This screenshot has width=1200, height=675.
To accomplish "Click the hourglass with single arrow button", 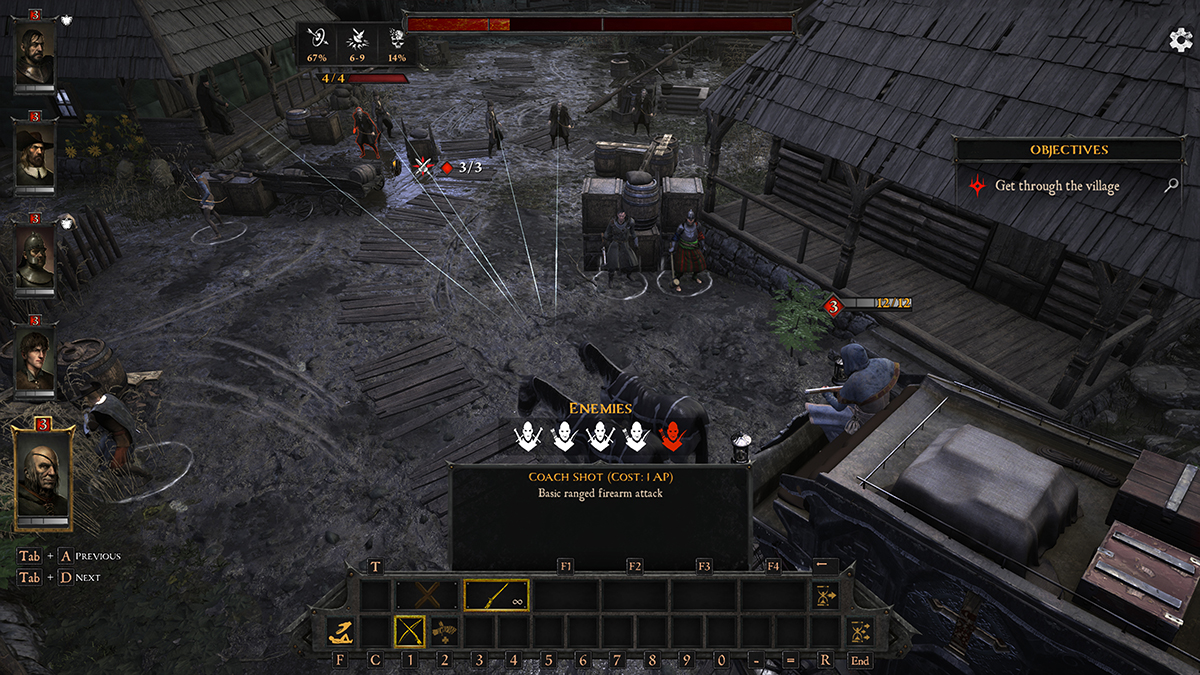I will pos(826,596).
